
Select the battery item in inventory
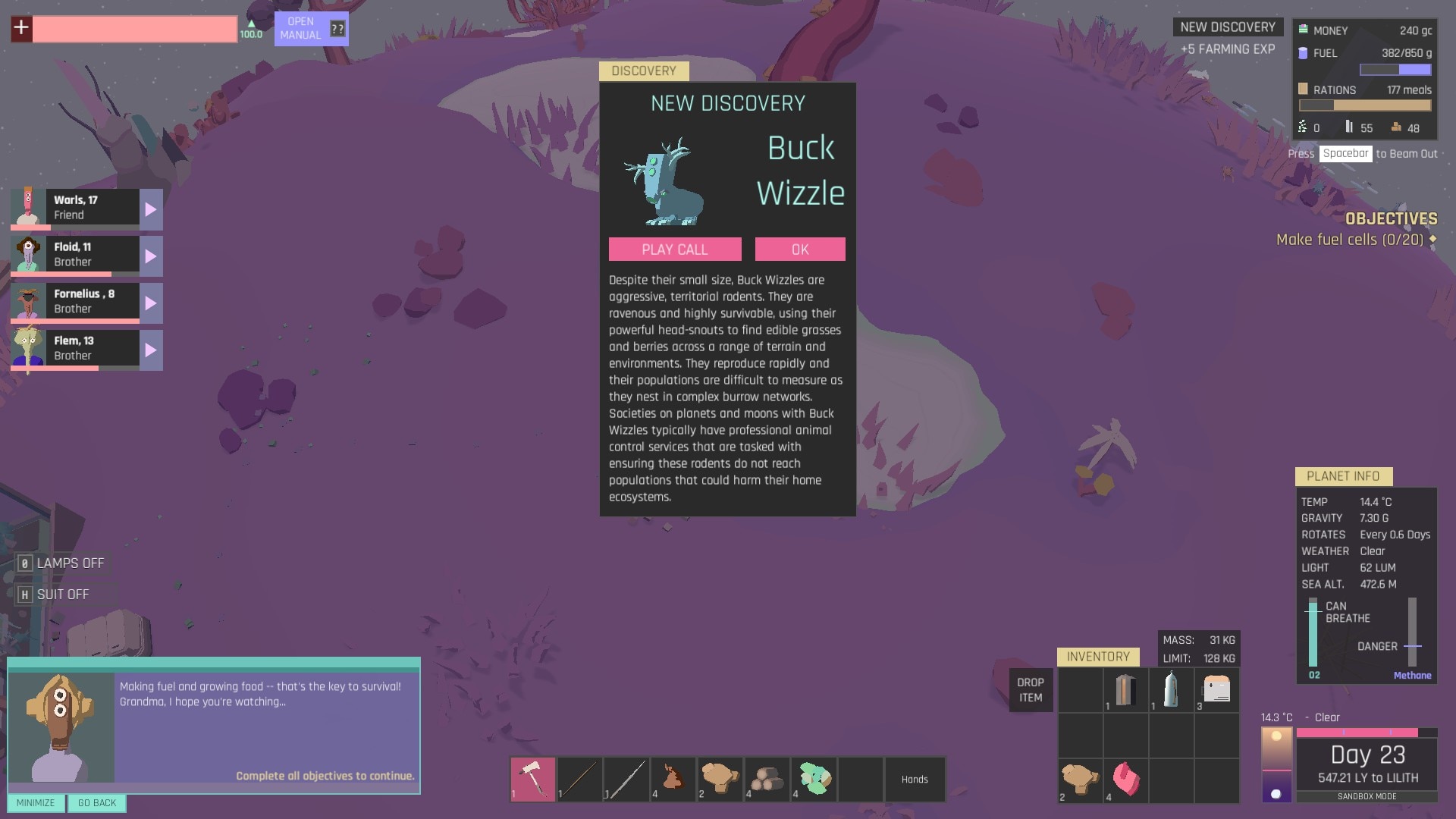pos(1125,690)
